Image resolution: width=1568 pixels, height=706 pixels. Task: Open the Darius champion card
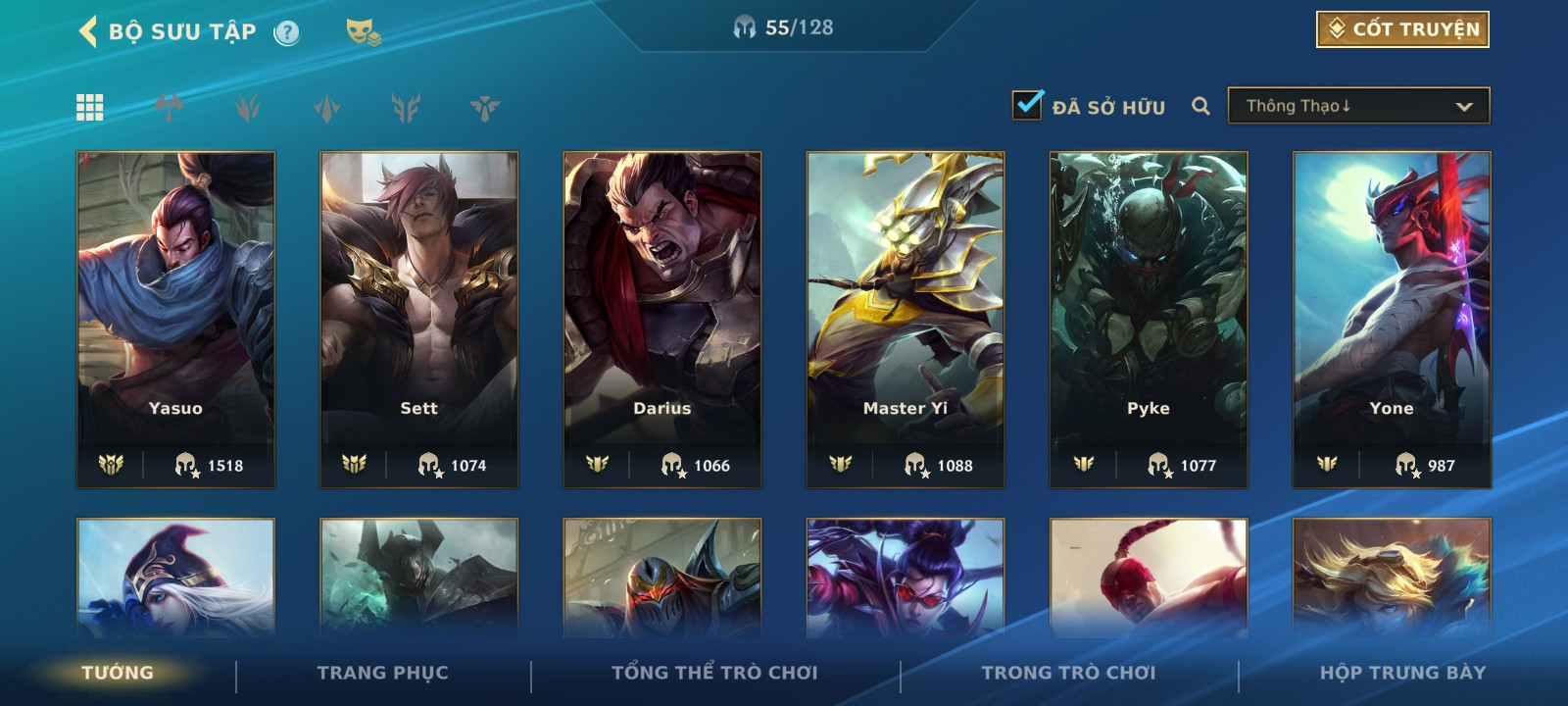(661, 319)
